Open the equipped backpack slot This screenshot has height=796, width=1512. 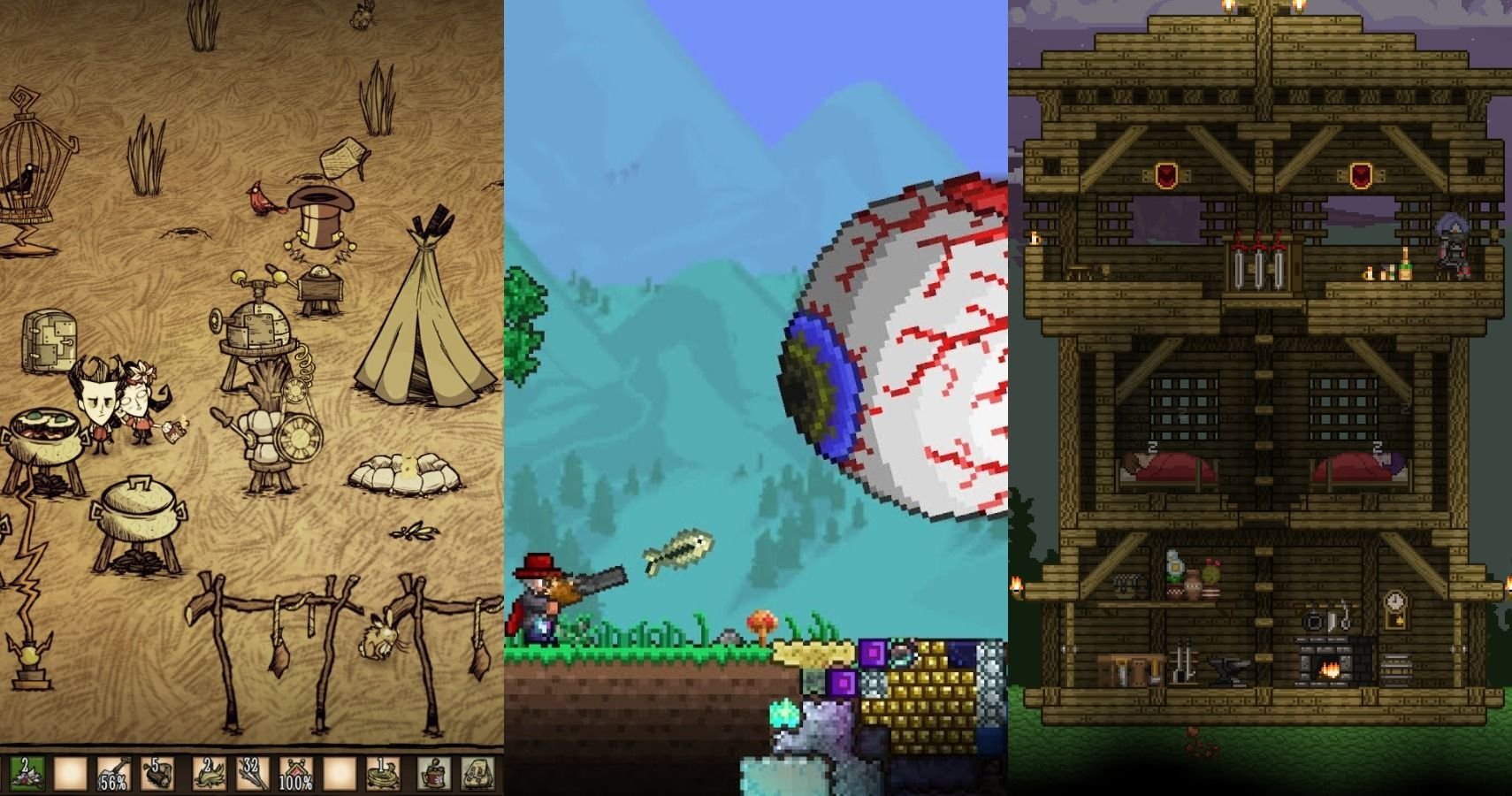[478, 775]
